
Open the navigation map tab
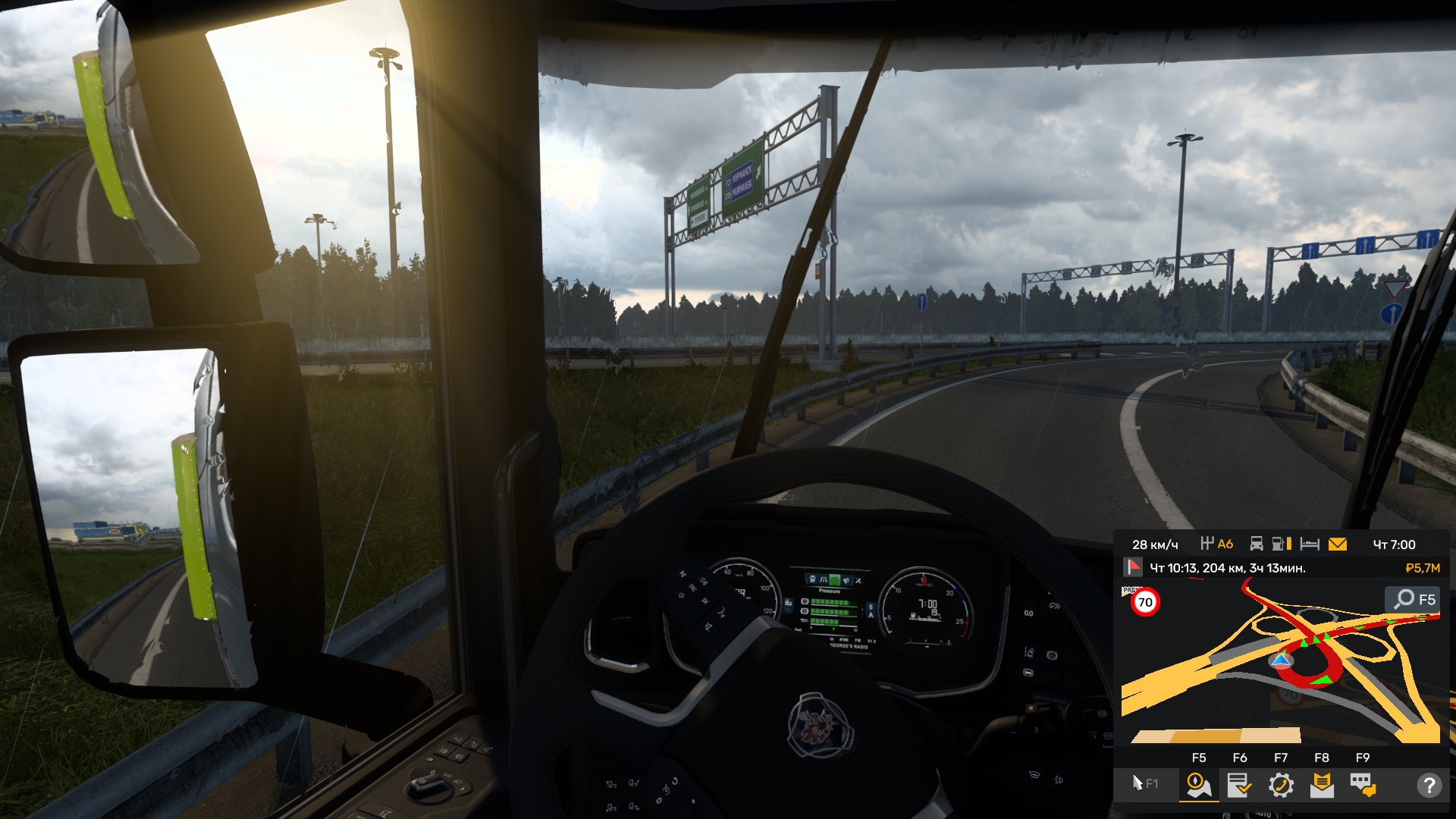tap(1199, 785)
